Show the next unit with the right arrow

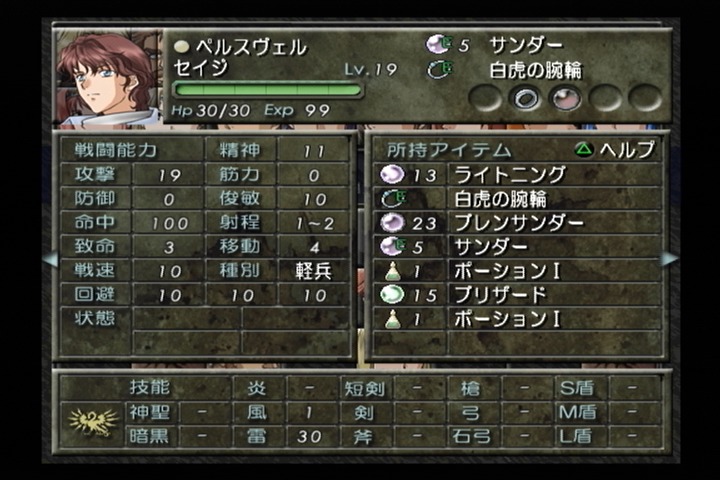(669, 258)
